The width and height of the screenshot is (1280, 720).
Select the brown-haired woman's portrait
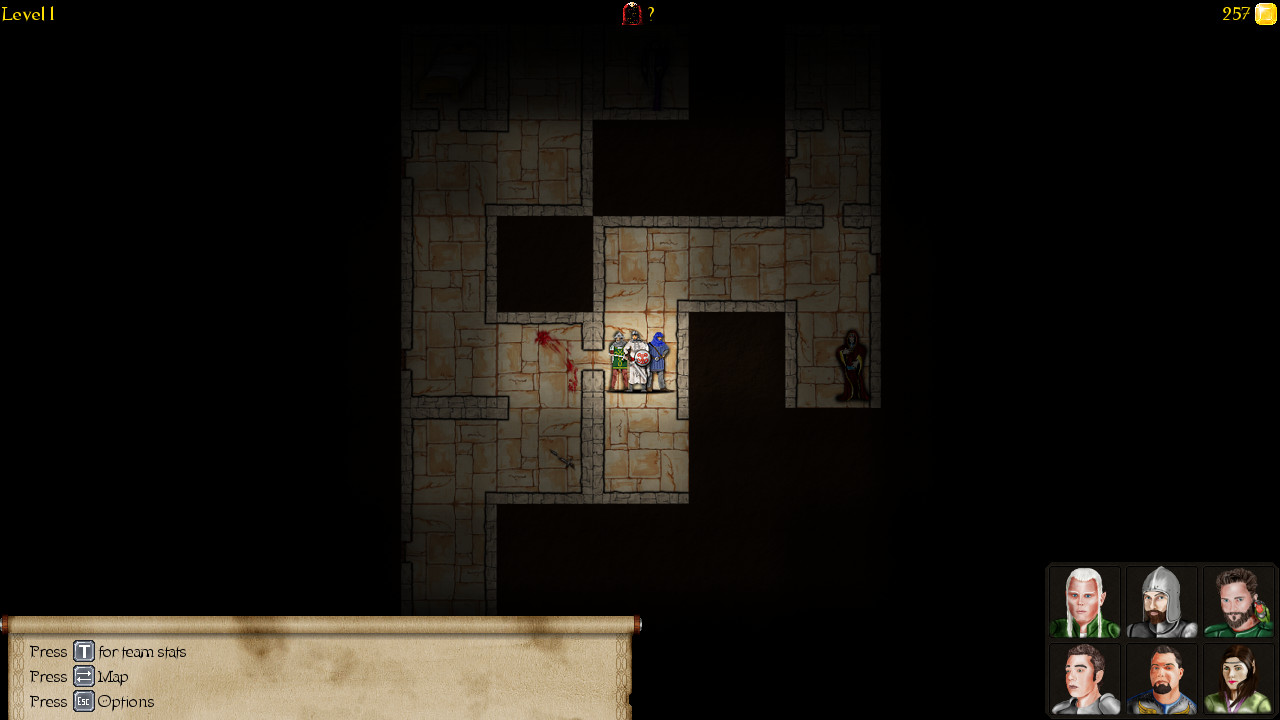(x=1238, y=679)
